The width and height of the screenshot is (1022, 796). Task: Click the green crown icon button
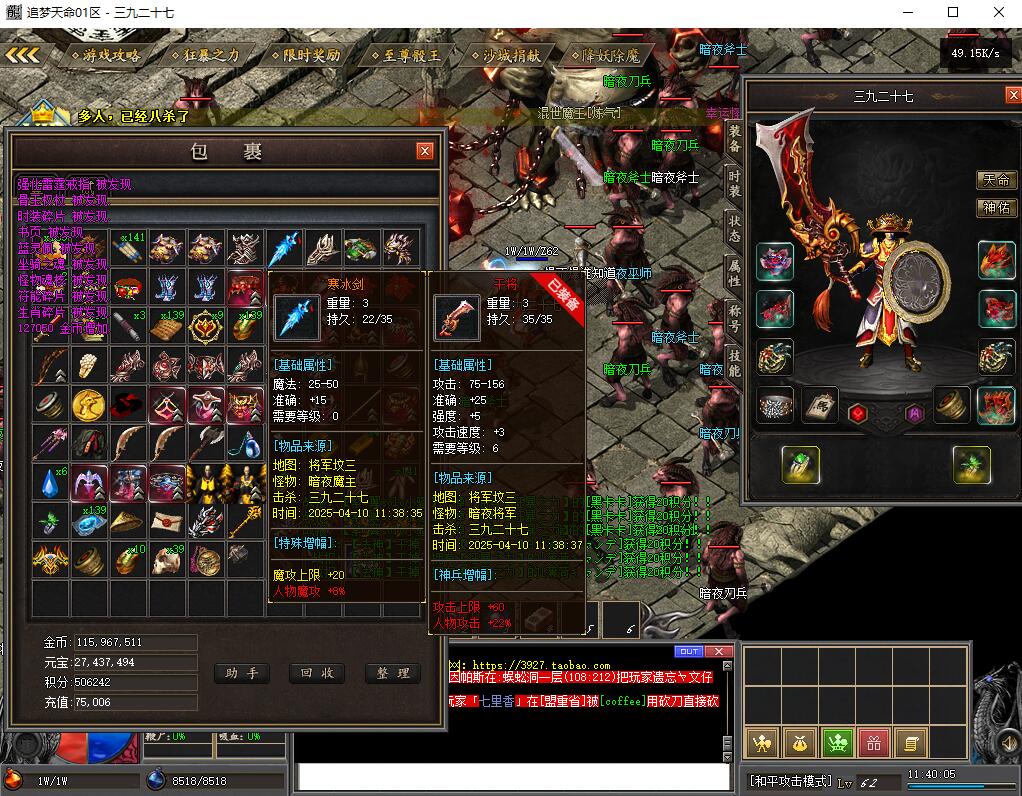coord(837,742)
